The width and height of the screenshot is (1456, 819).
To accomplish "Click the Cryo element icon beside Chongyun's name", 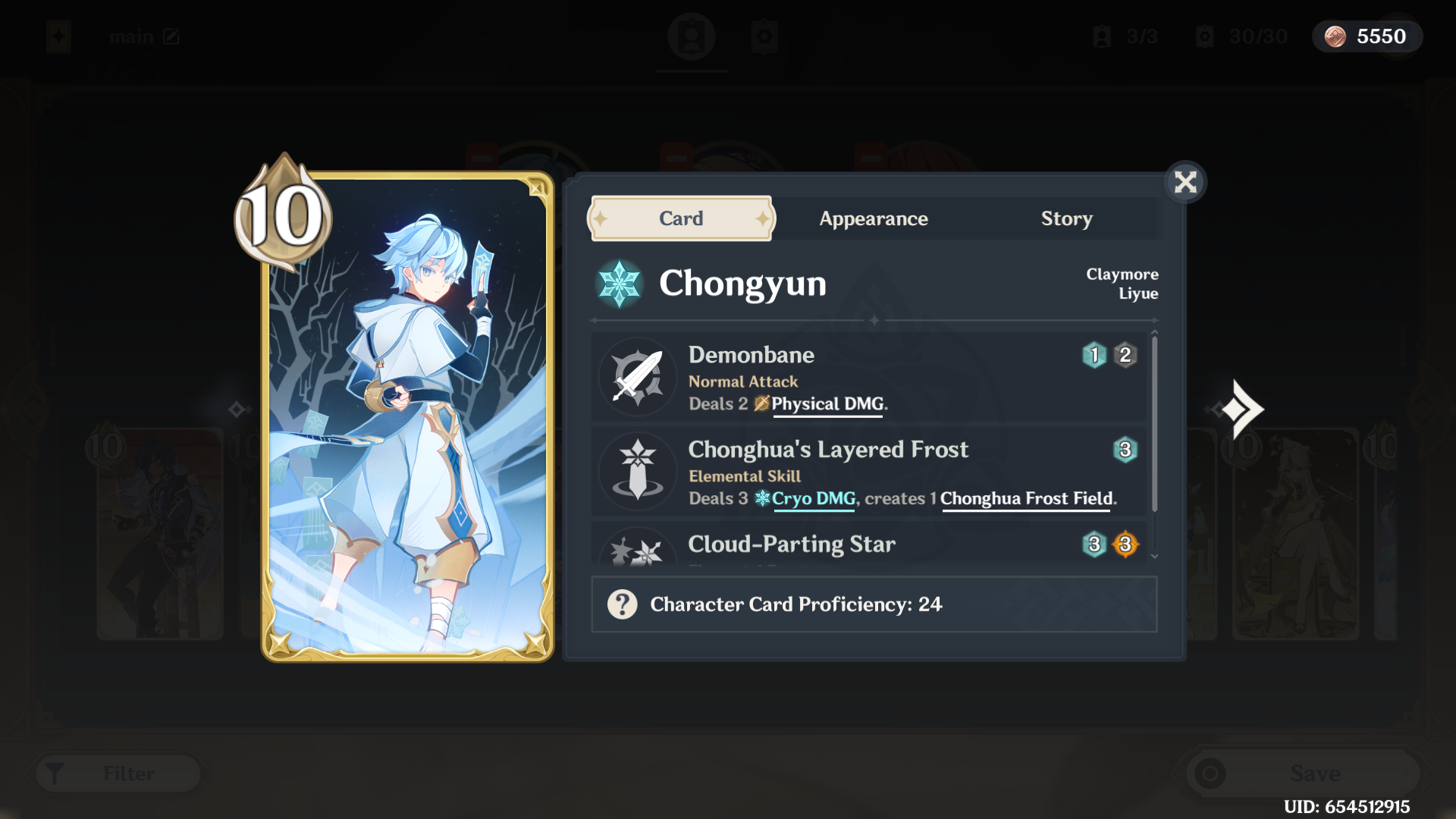I will pyautogui.click(x=619, y=284).
